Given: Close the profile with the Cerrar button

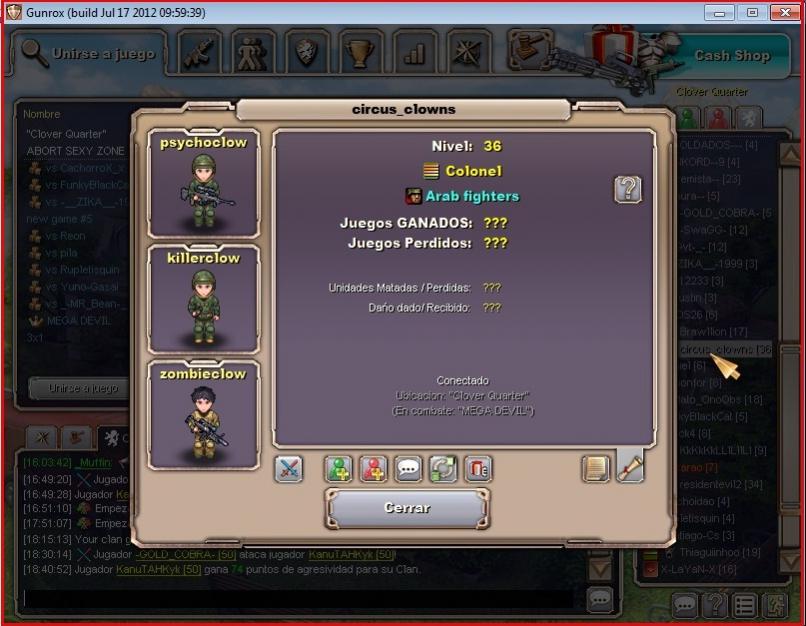Looking at the screenshot, I should click(x=407, y=508).
